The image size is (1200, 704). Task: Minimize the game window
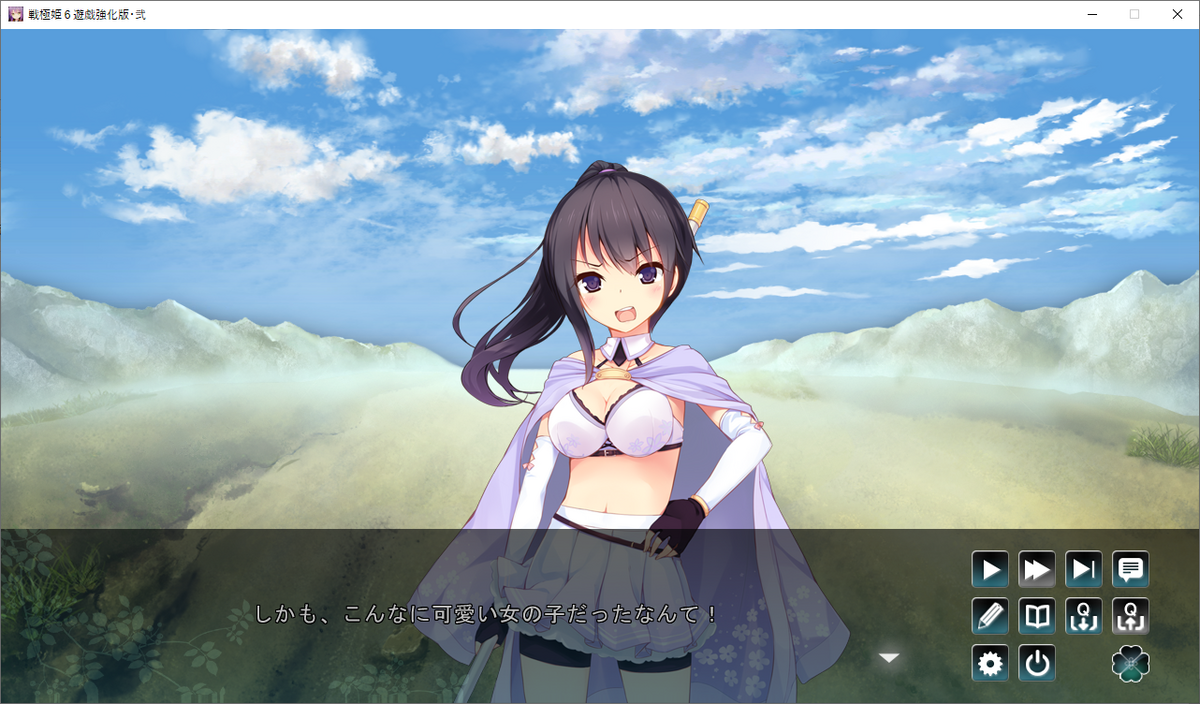coord(1091,14)
